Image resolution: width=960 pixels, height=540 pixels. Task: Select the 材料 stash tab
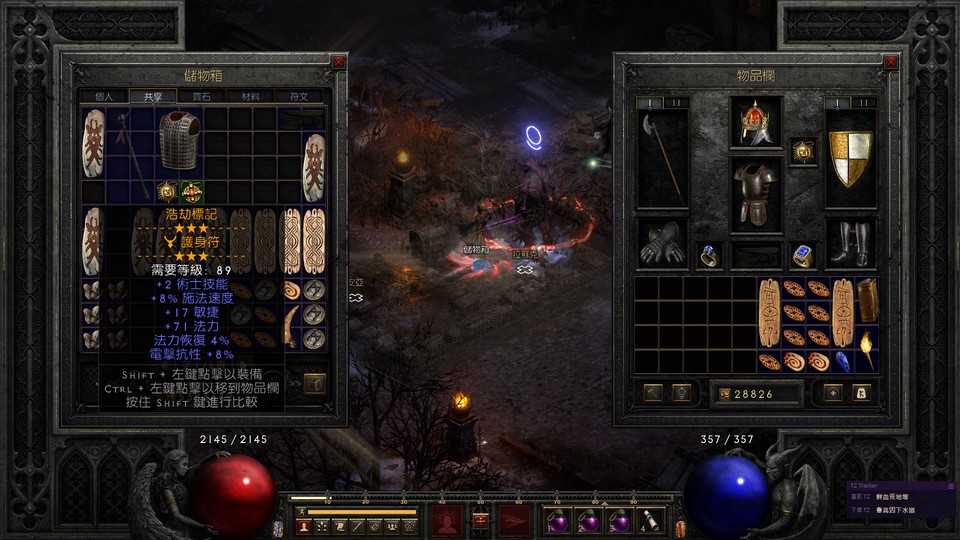click(250, 97)
